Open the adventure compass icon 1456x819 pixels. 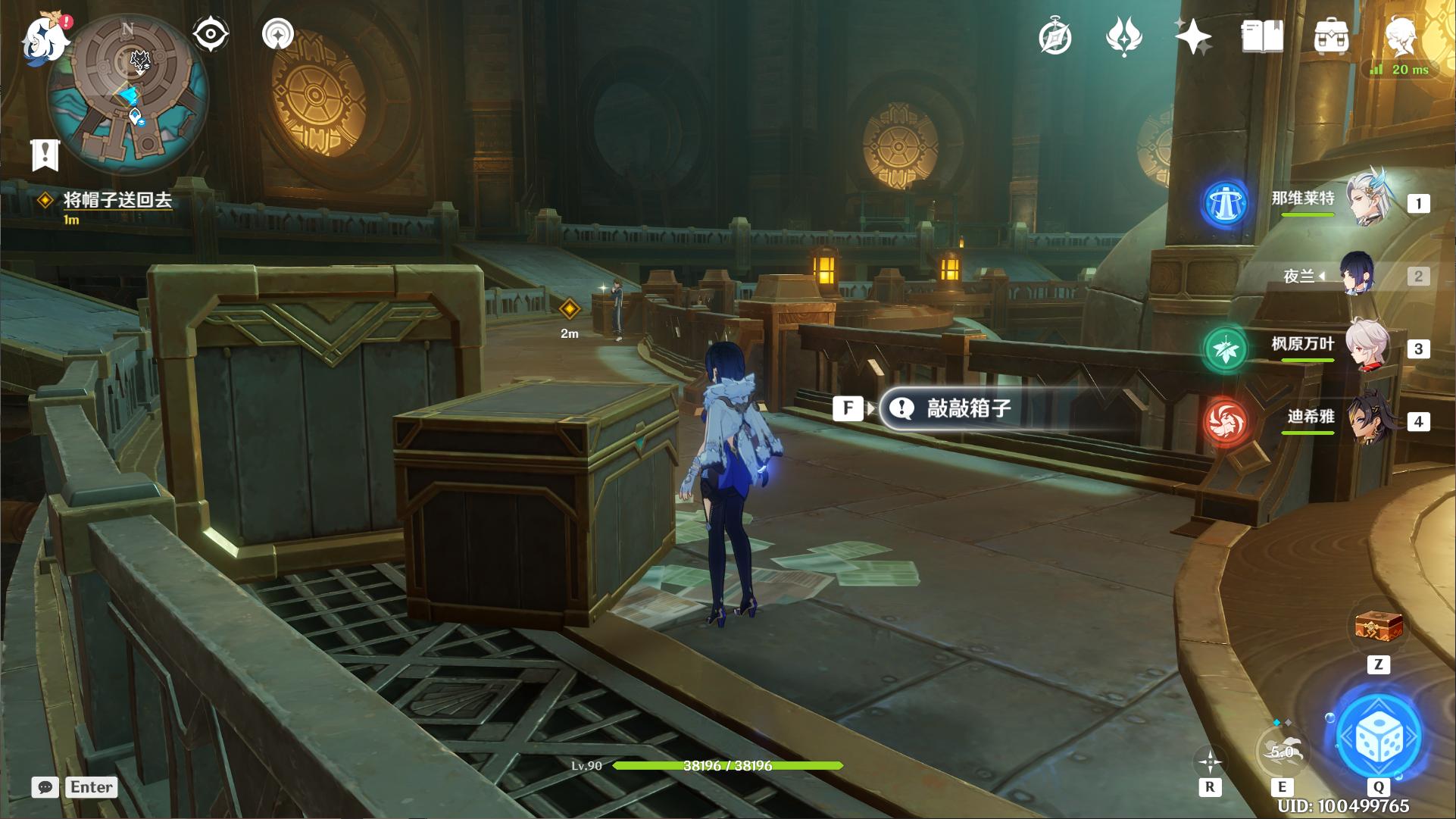click(x=1055, y=36)
